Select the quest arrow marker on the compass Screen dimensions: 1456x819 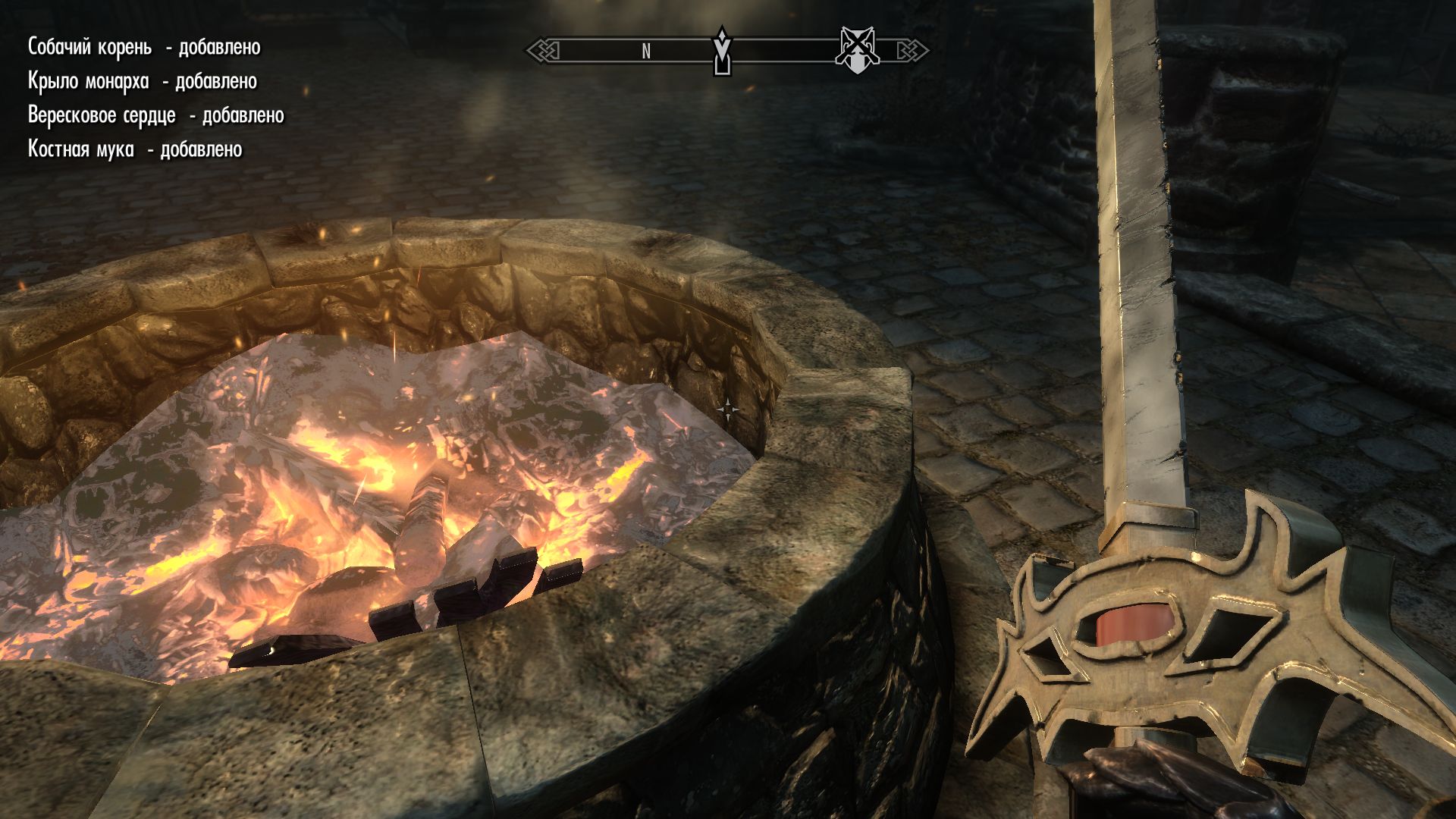(x=723, y=51)
